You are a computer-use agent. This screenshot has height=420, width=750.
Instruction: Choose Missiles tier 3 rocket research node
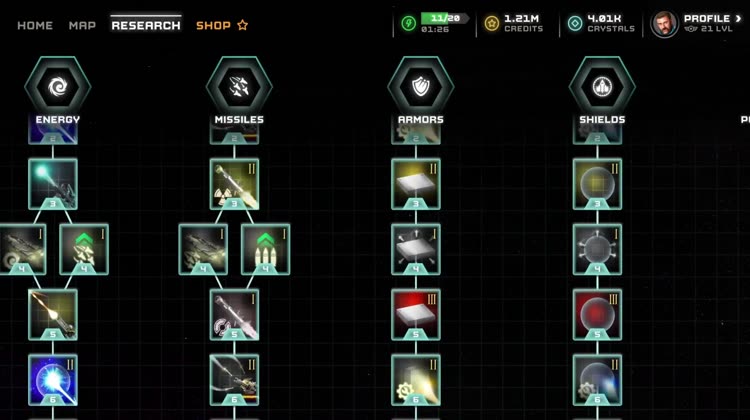[x=234, y=183]
